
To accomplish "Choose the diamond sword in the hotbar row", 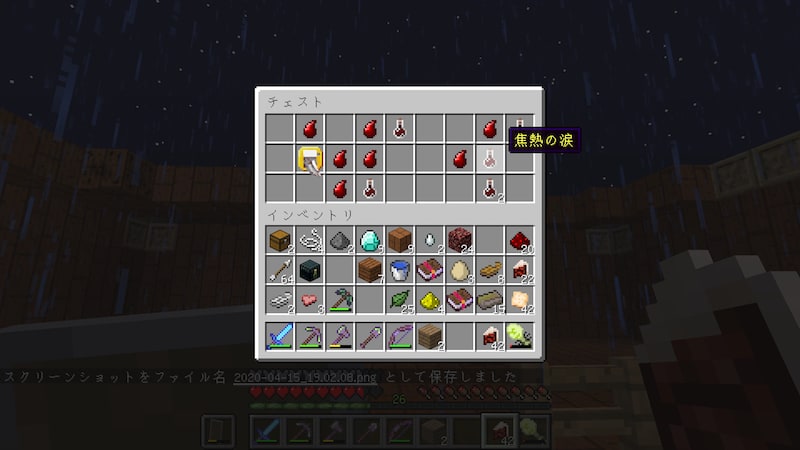I will click(x=280, y=337).
